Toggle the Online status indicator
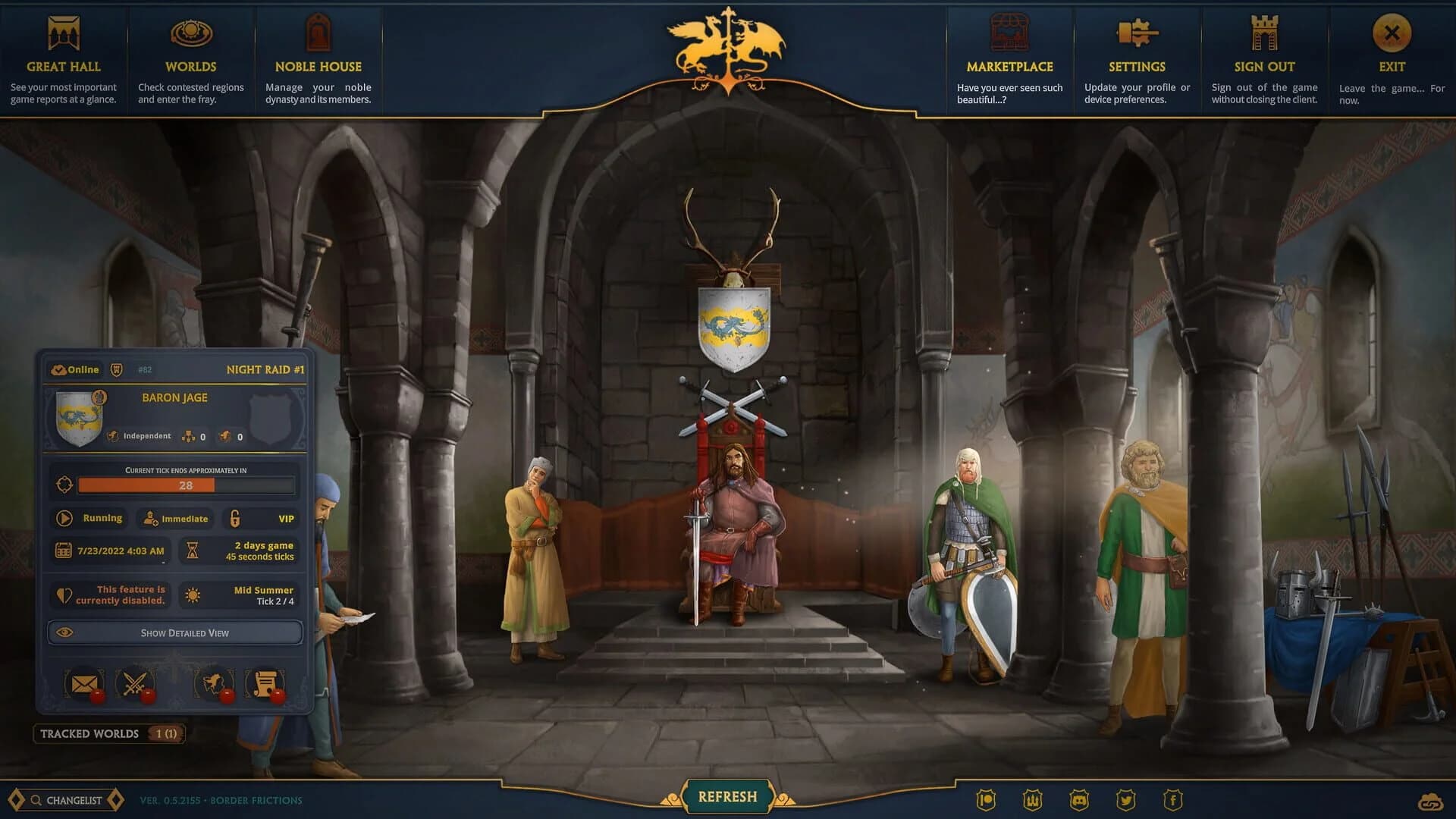The width and height of the screenshot is (1456, 819). point(76,369)
